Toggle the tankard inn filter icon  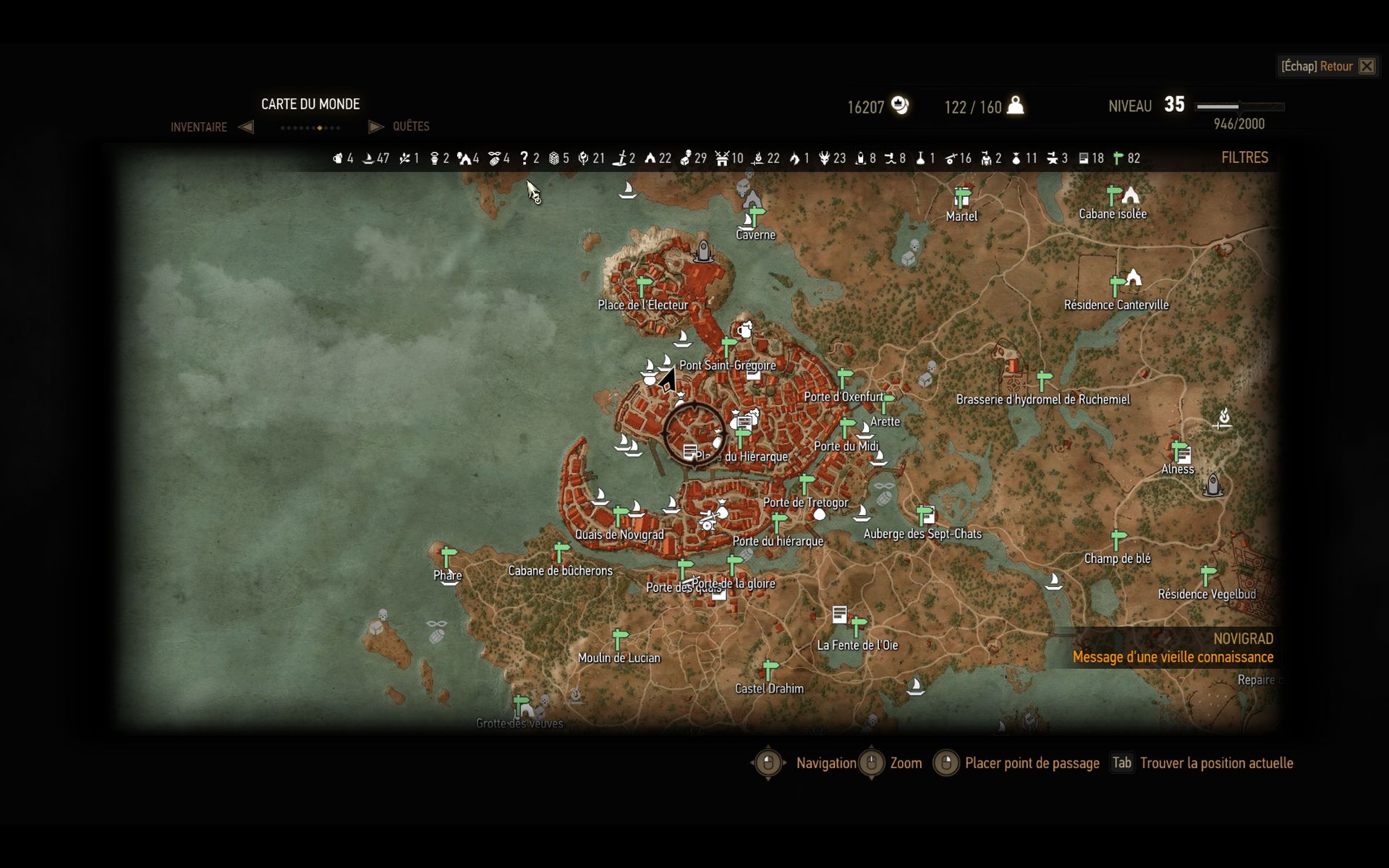[x=337, y=157]
